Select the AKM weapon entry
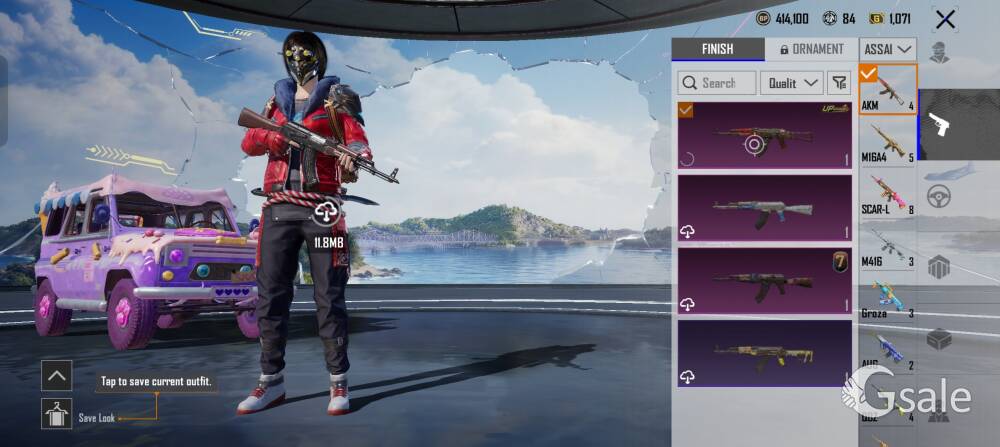 coord(888,90)
